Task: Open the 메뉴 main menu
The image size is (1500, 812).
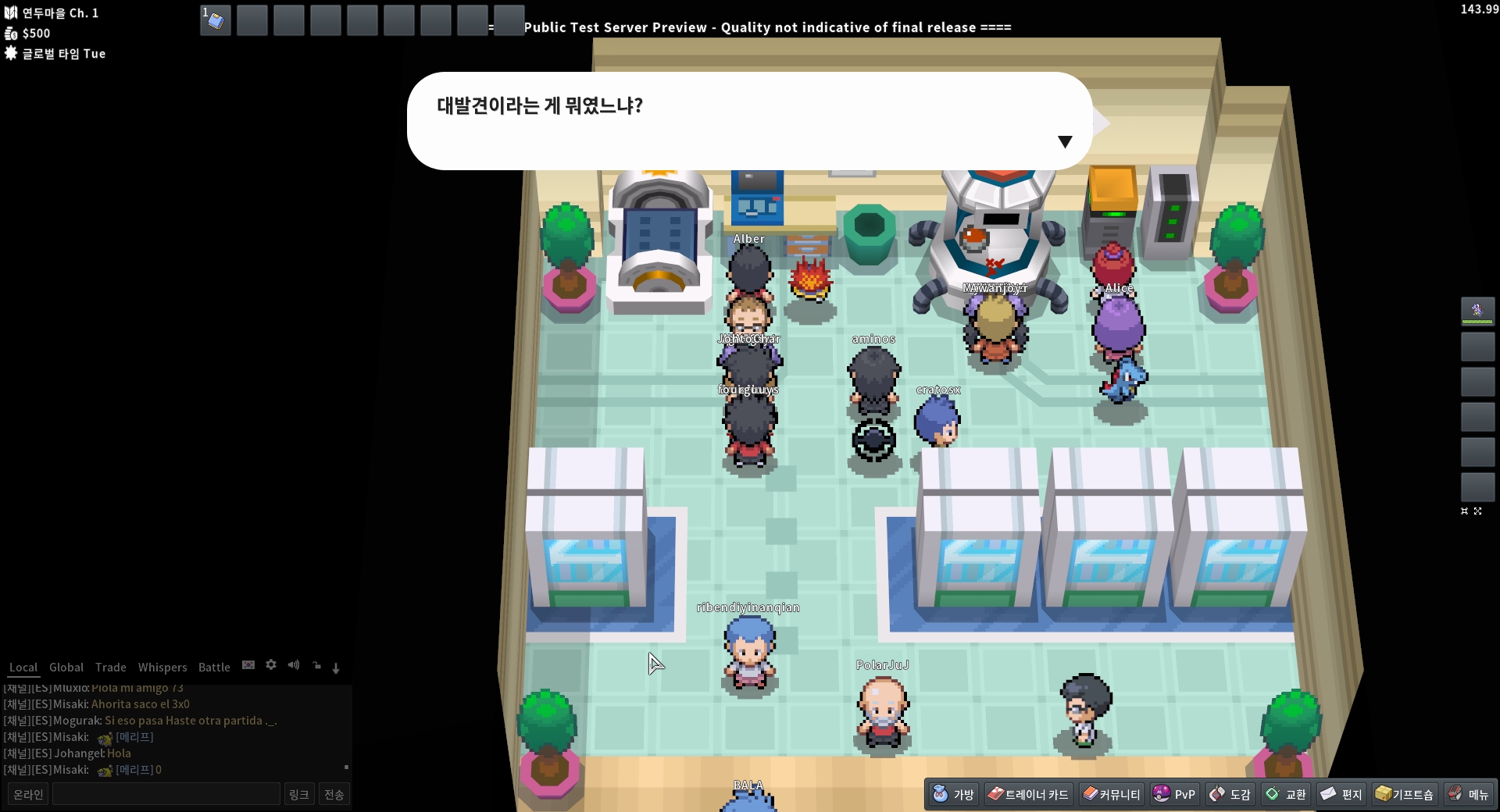Action: click(1468, 794)
